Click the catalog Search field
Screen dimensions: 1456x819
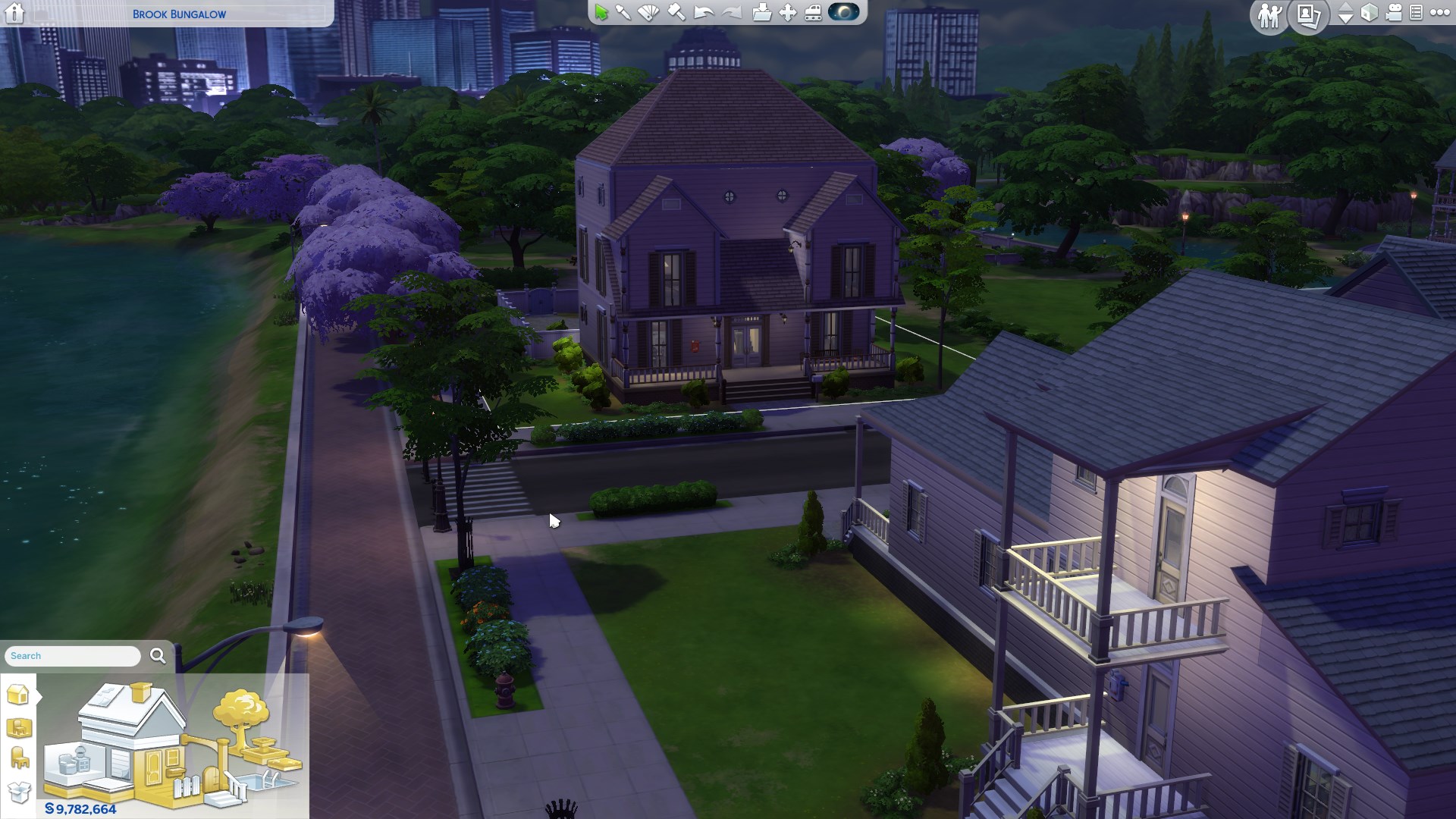[73, 656]
